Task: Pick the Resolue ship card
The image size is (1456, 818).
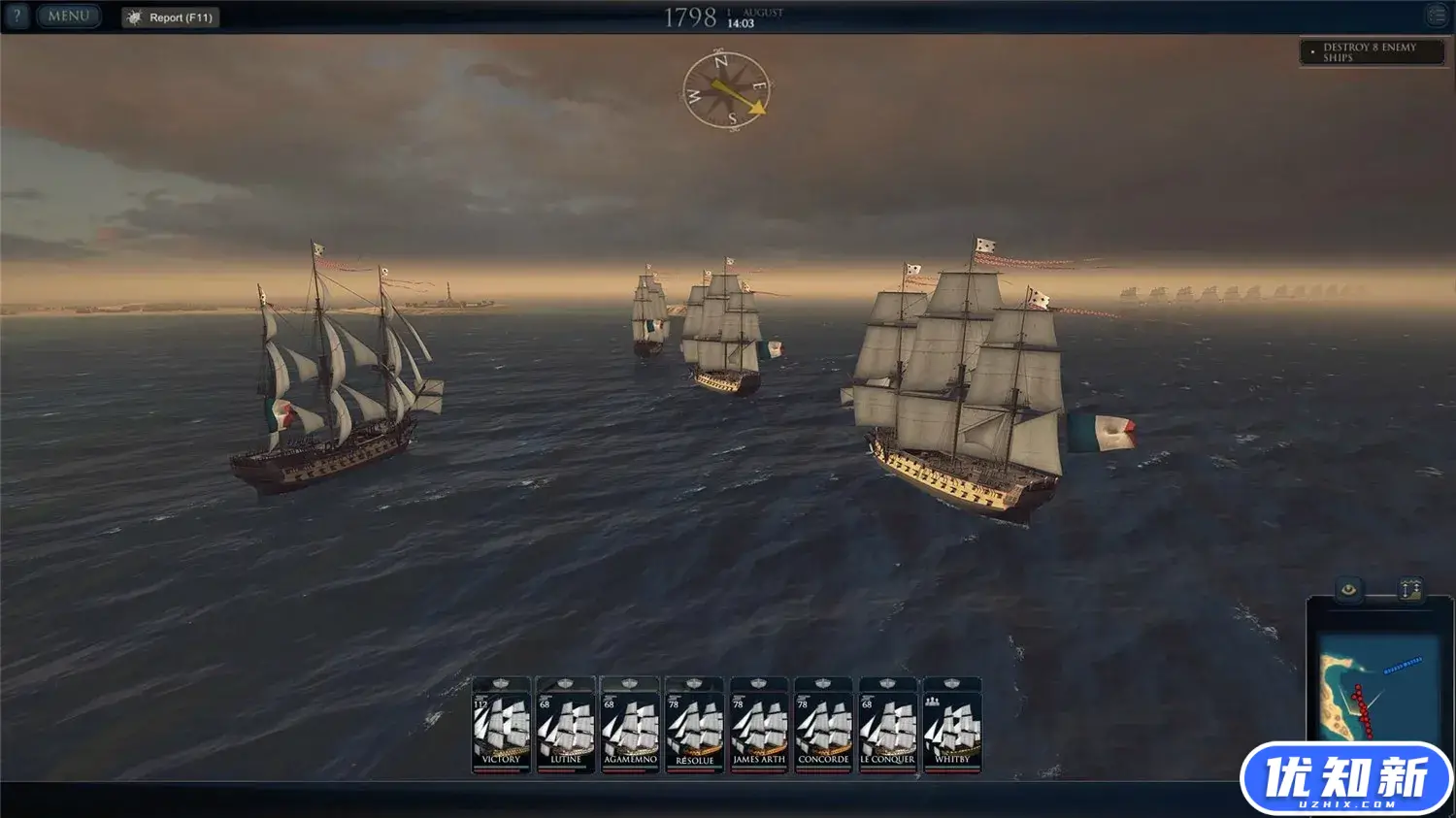Action: [x=694, y=725]
